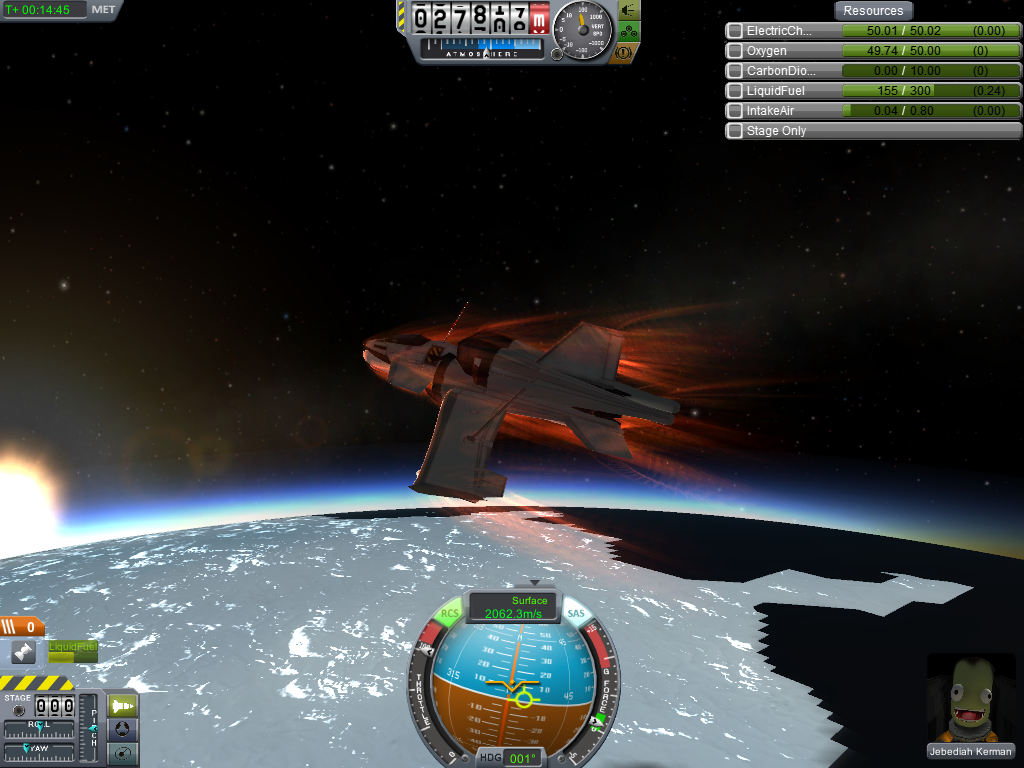Viewport: 1024px width, 768px height.
Task: Toggle the Resources panel button
Action: tap(873, 11)
